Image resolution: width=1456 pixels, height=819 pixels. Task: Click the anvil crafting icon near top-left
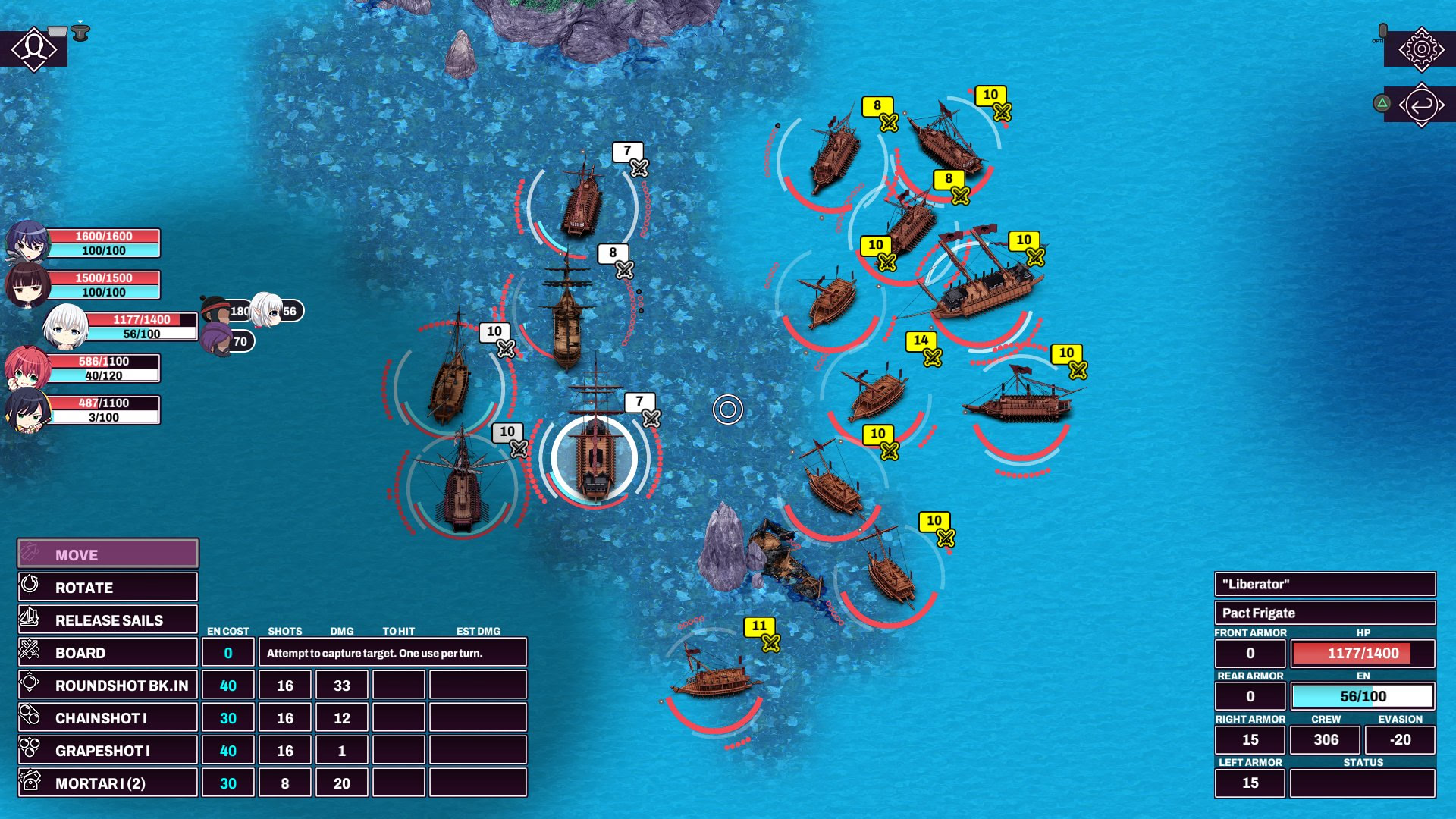(x=79, y=33)
